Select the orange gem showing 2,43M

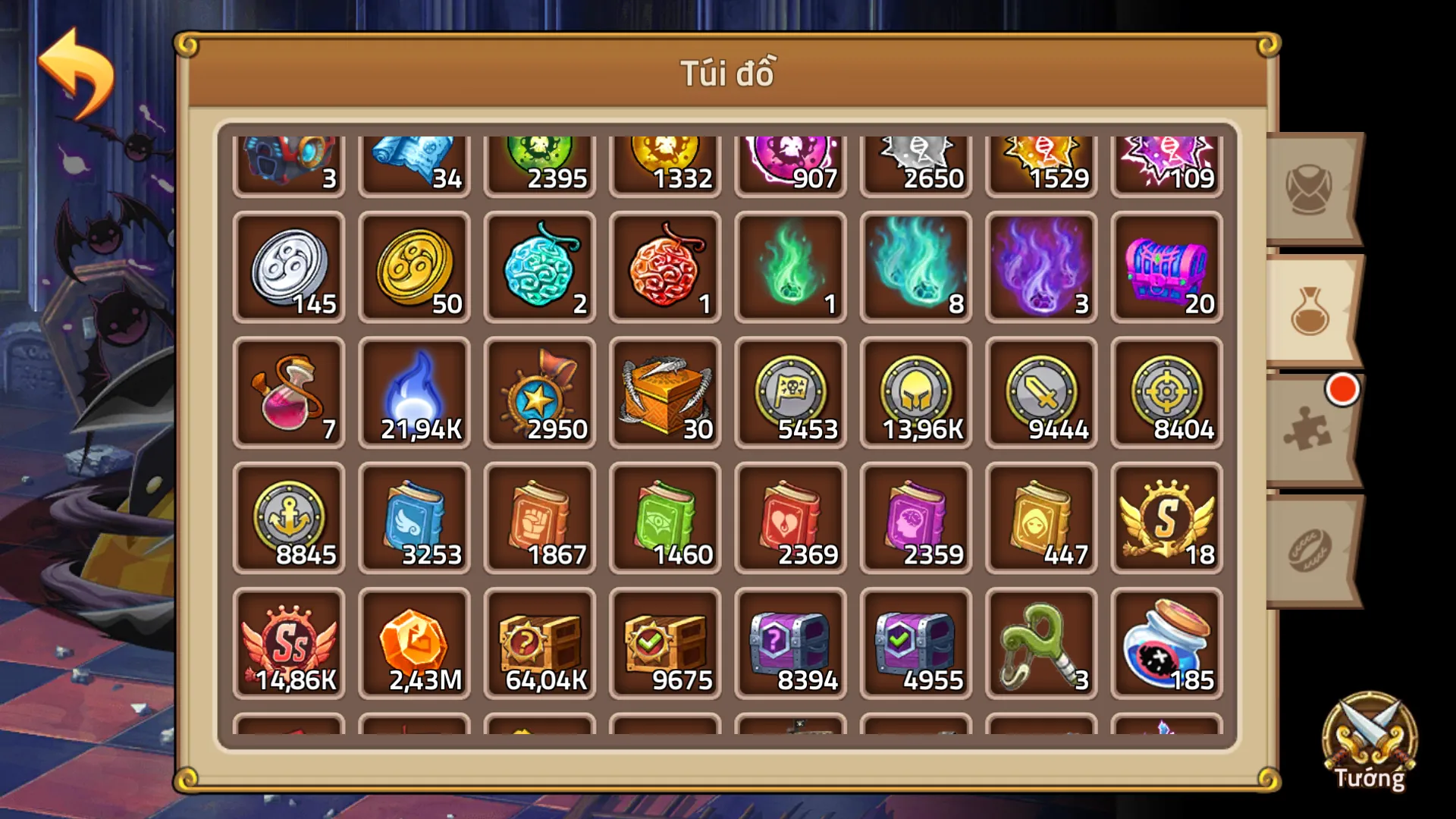(414, 643)
